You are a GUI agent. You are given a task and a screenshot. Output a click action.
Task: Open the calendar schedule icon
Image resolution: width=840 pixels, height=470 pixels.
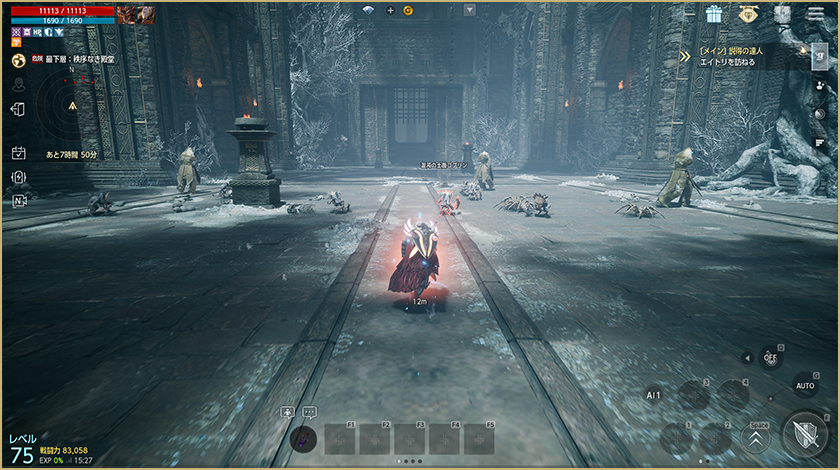pos(18,153)
